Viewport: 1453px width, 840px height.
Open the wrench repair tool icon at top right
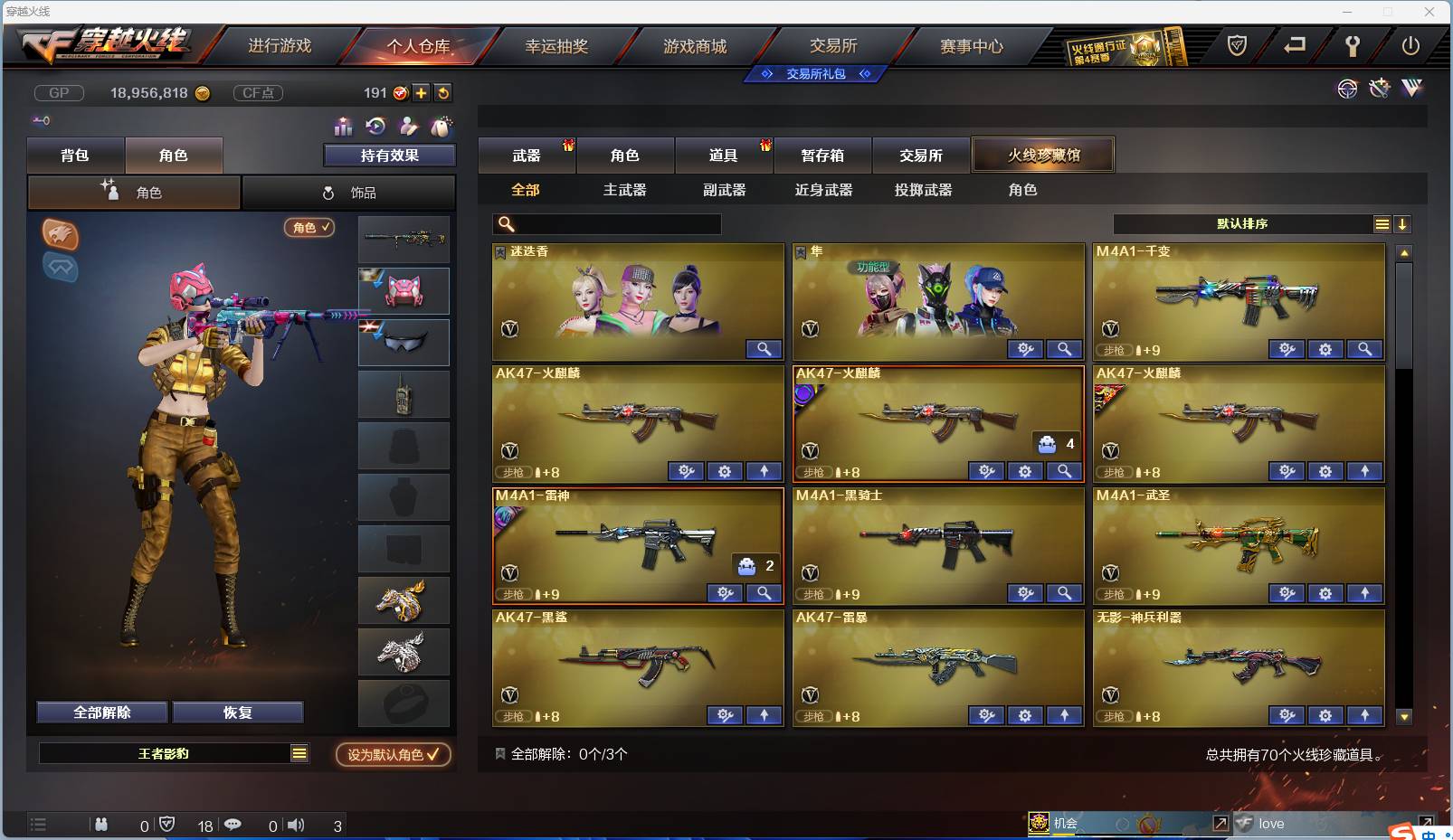pyautogui.click(x=1379, y=89)
